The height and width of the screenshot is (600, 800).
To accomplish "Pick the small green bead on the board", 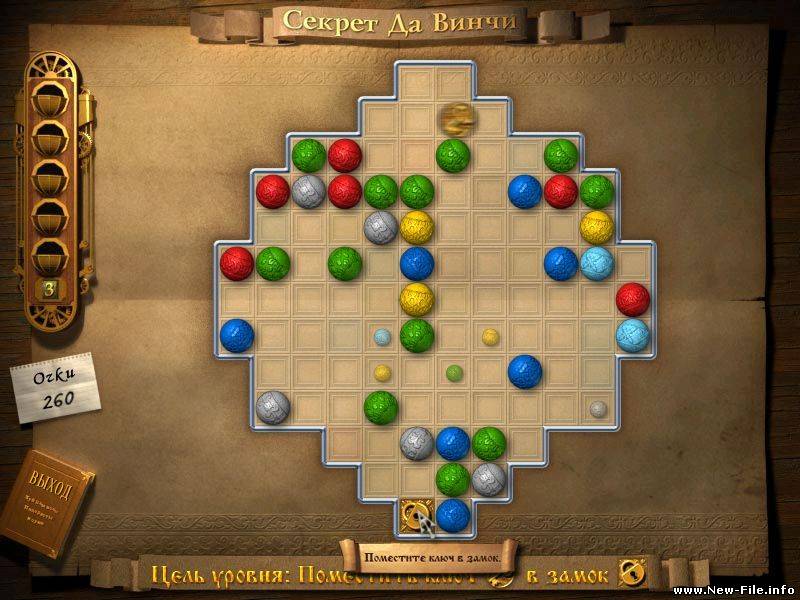I will [453, 372].
